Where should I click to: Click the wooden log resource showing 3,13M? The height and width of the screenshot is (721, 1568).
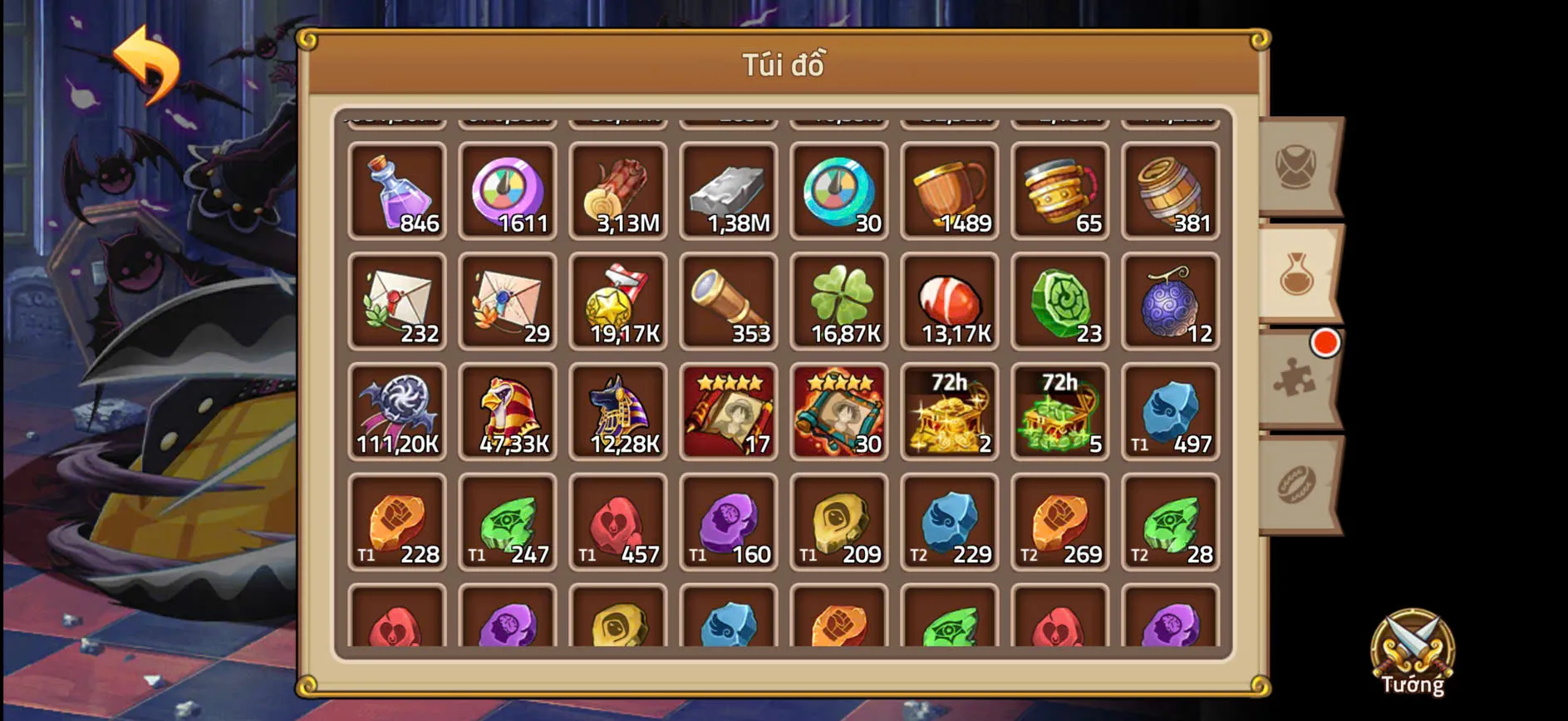618,193
